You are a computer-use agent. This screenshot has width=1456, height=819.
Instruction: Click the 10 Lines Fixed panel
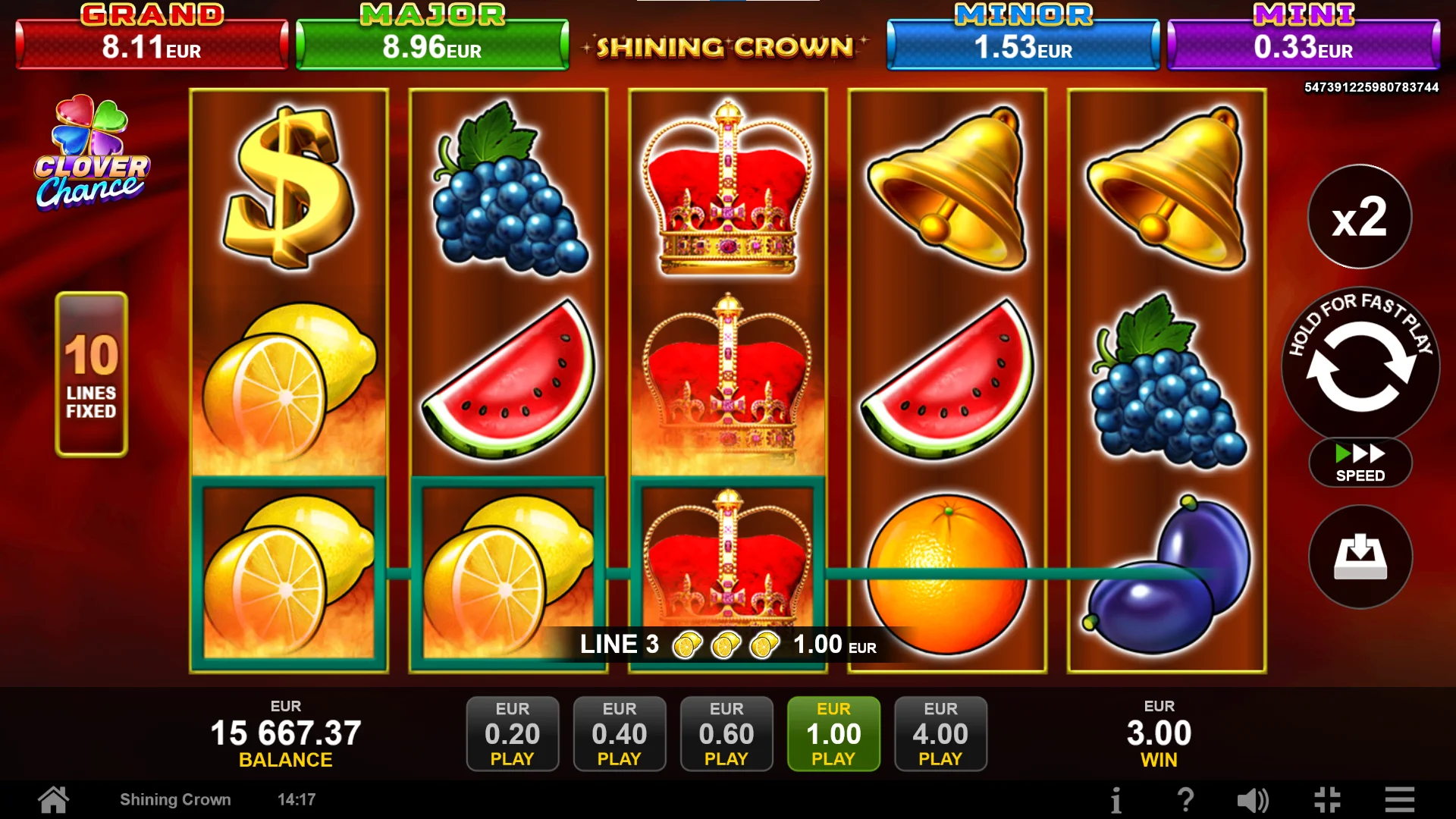[90, 373]
